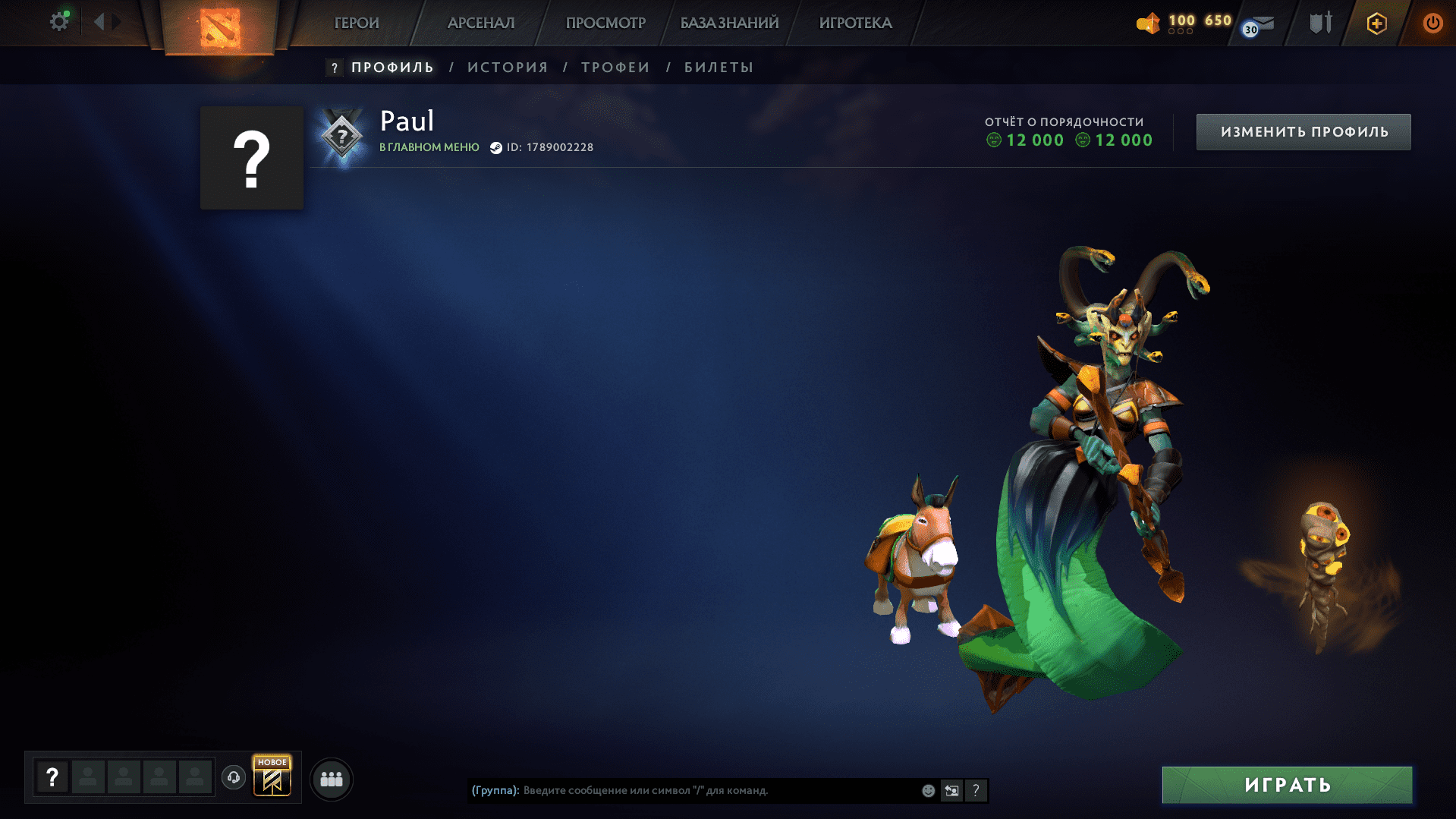Toggle the screenshot sharing icon in chat
1456x819 pixels.
(951, 790)
